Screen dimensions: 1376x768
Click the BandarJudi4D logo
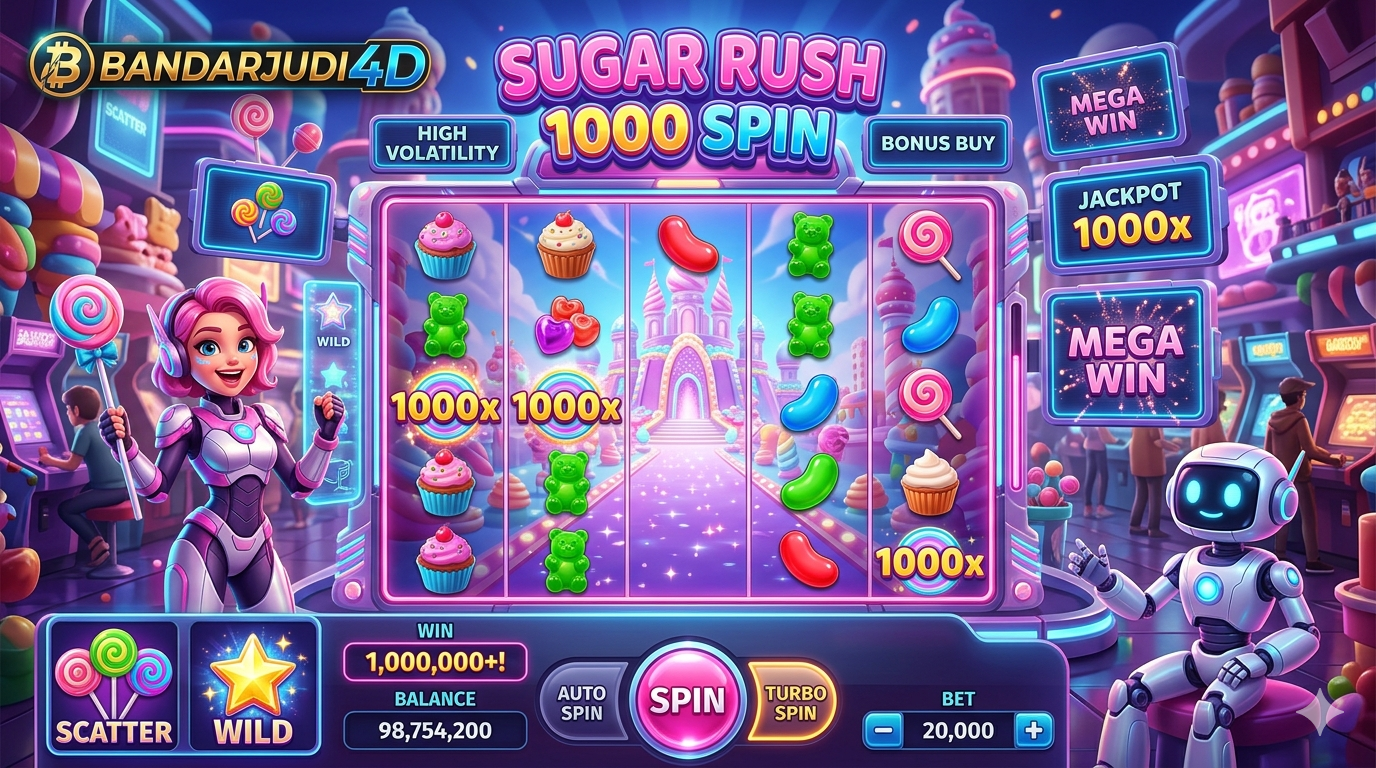[230, 65]
